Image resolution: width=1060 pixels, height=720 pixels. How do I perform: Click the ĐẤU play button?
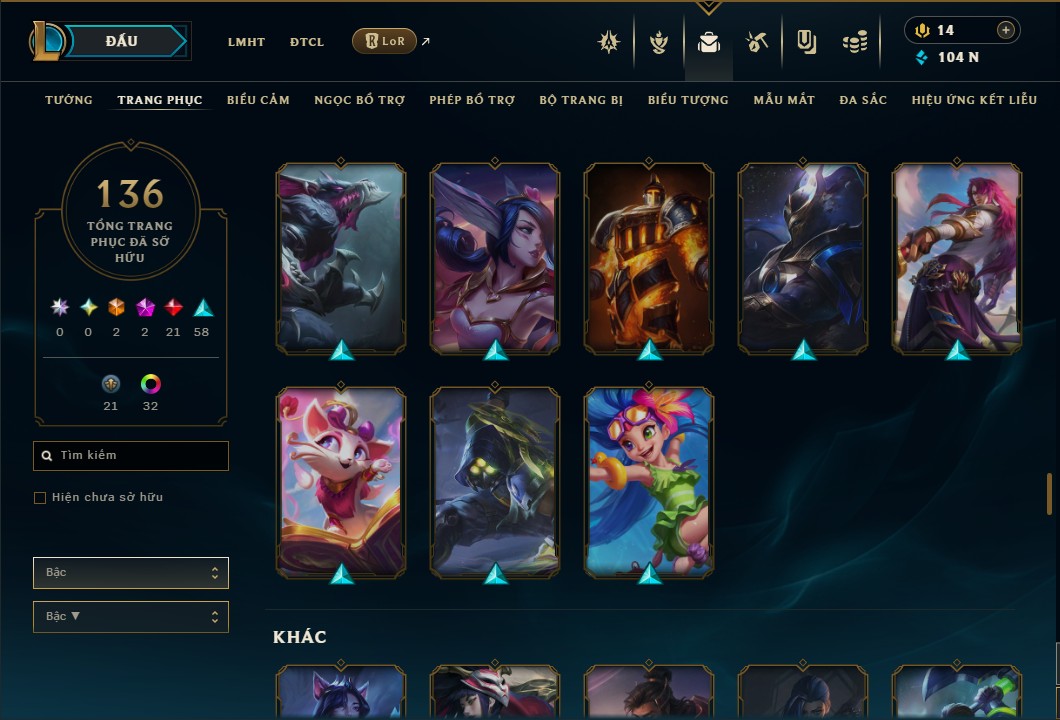[x=122, y=41]
